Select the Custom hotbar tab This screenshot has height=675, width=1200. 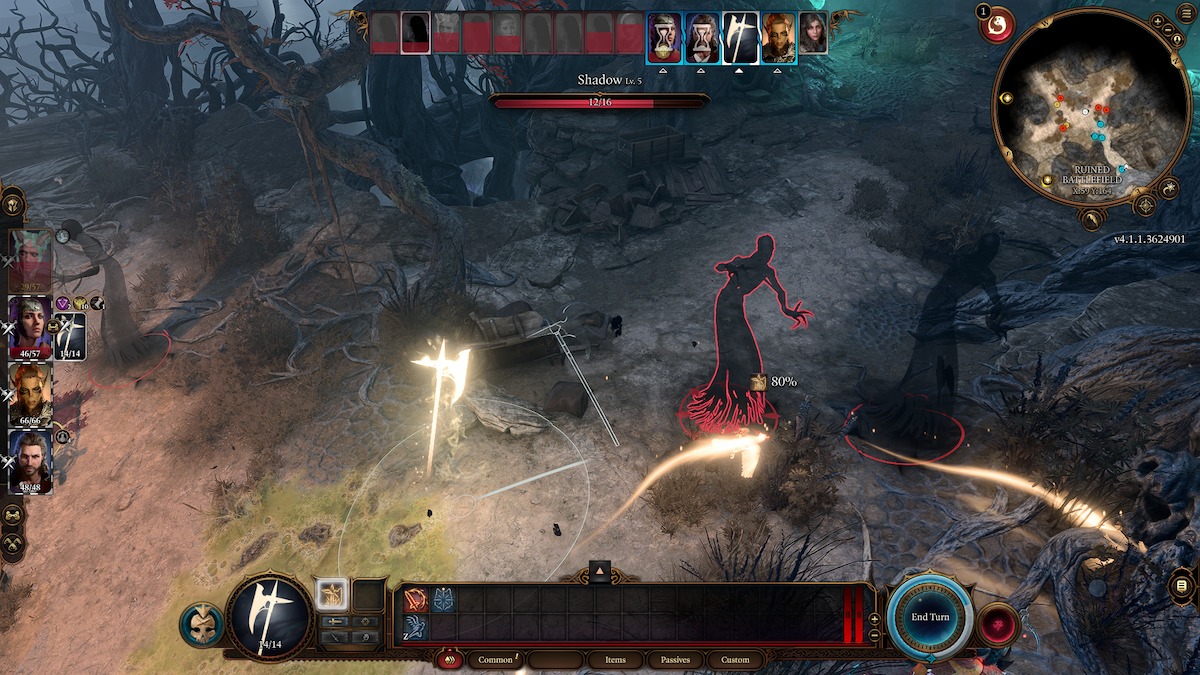click(735, 660)
